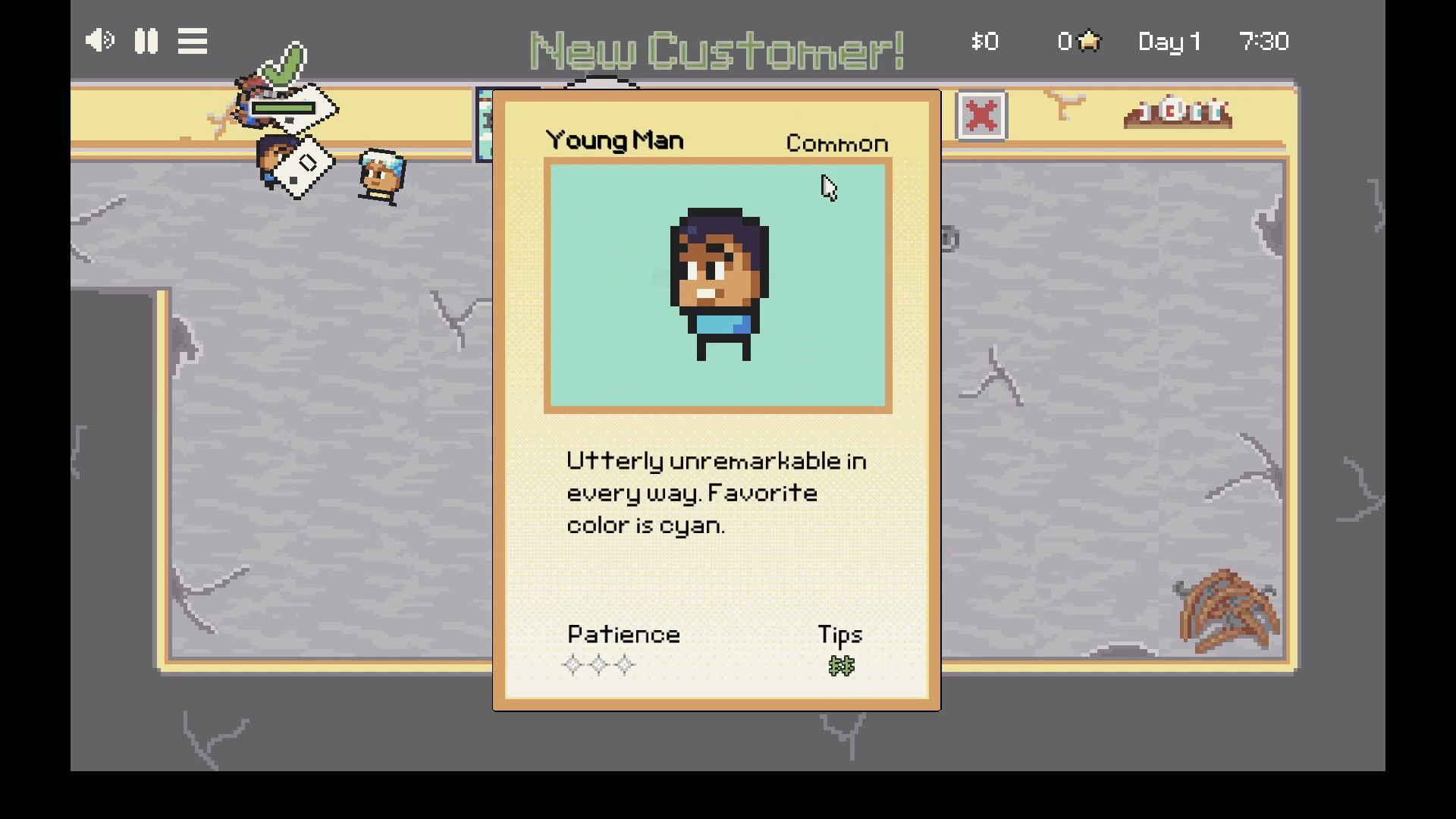This screenshot has width=1456, height=819.
Task: Click the Day 1 indicator
Action: click(x=1169, y=42)
